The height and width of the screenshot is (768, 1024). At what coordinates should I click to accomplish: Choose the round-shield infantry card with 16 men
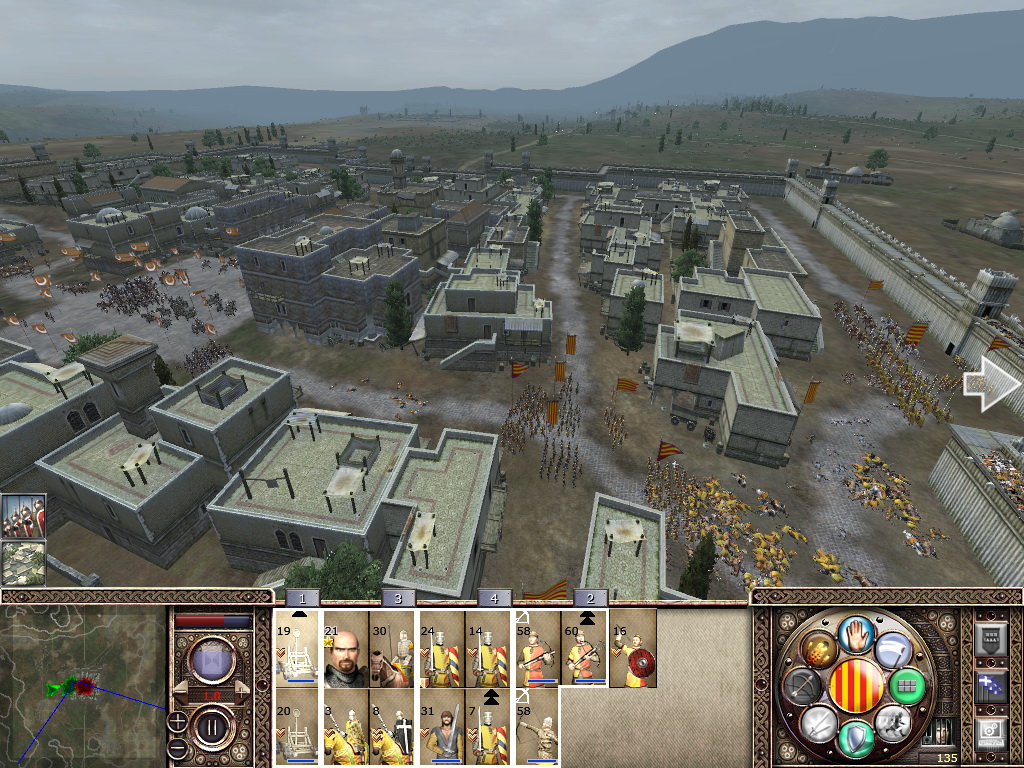[x=633, y=650]
